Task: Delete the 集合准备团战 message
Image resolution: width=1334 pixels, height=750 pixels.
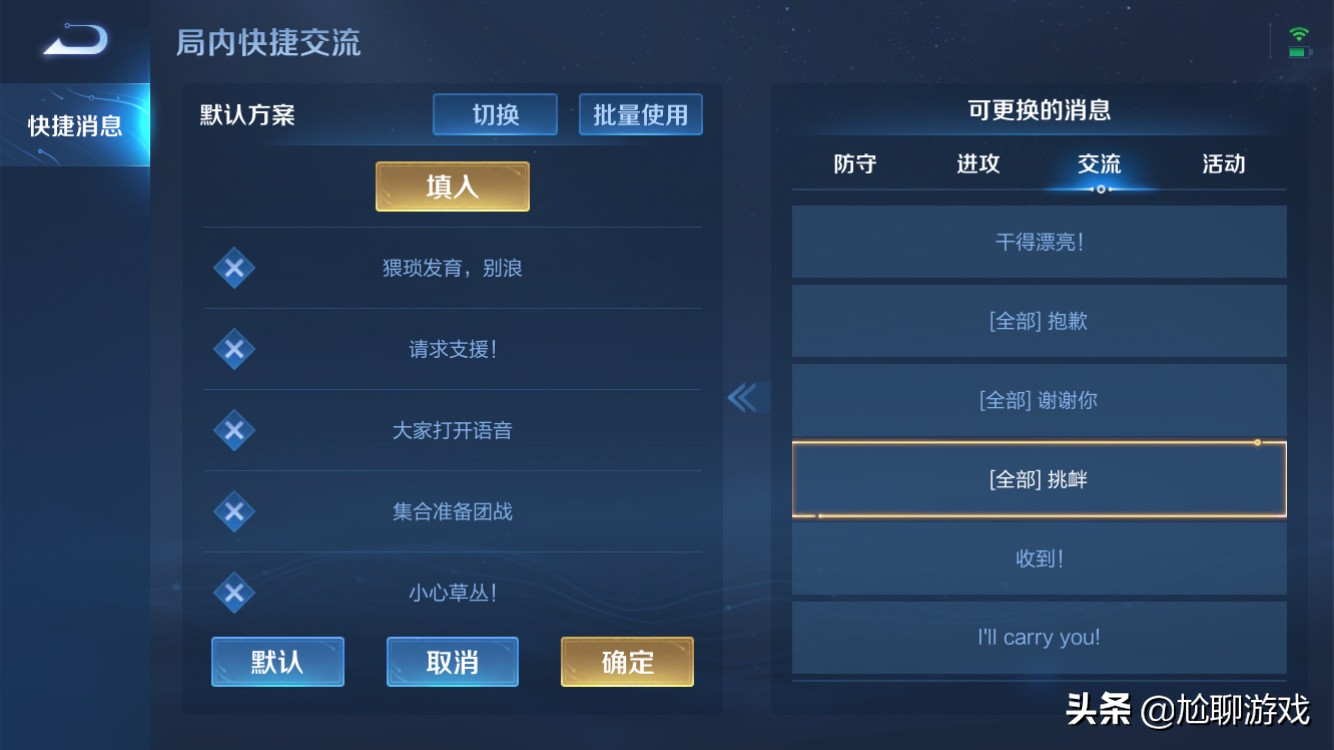Action: point(233,511)
